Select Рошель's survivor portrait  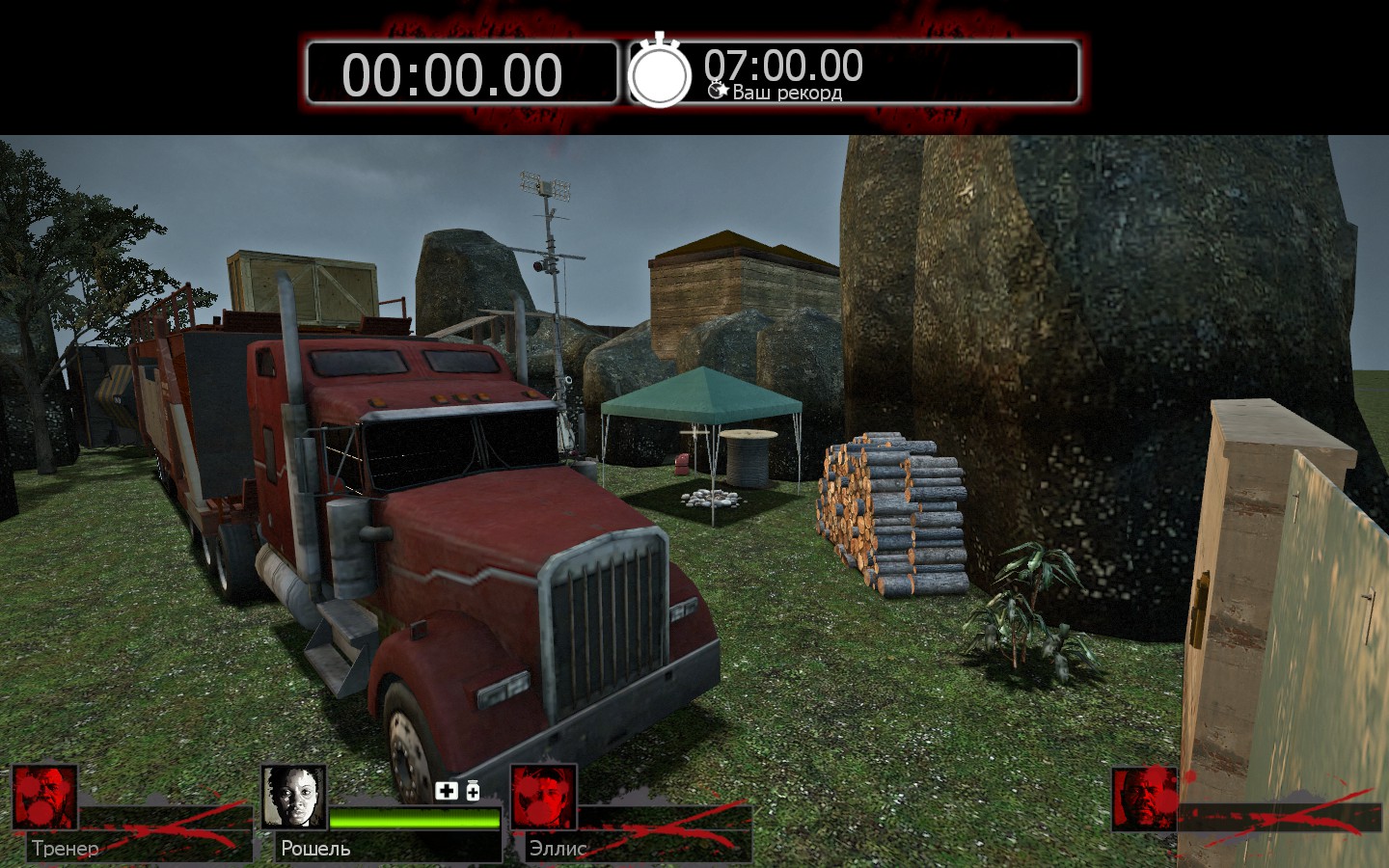click(x=294, y=798)
